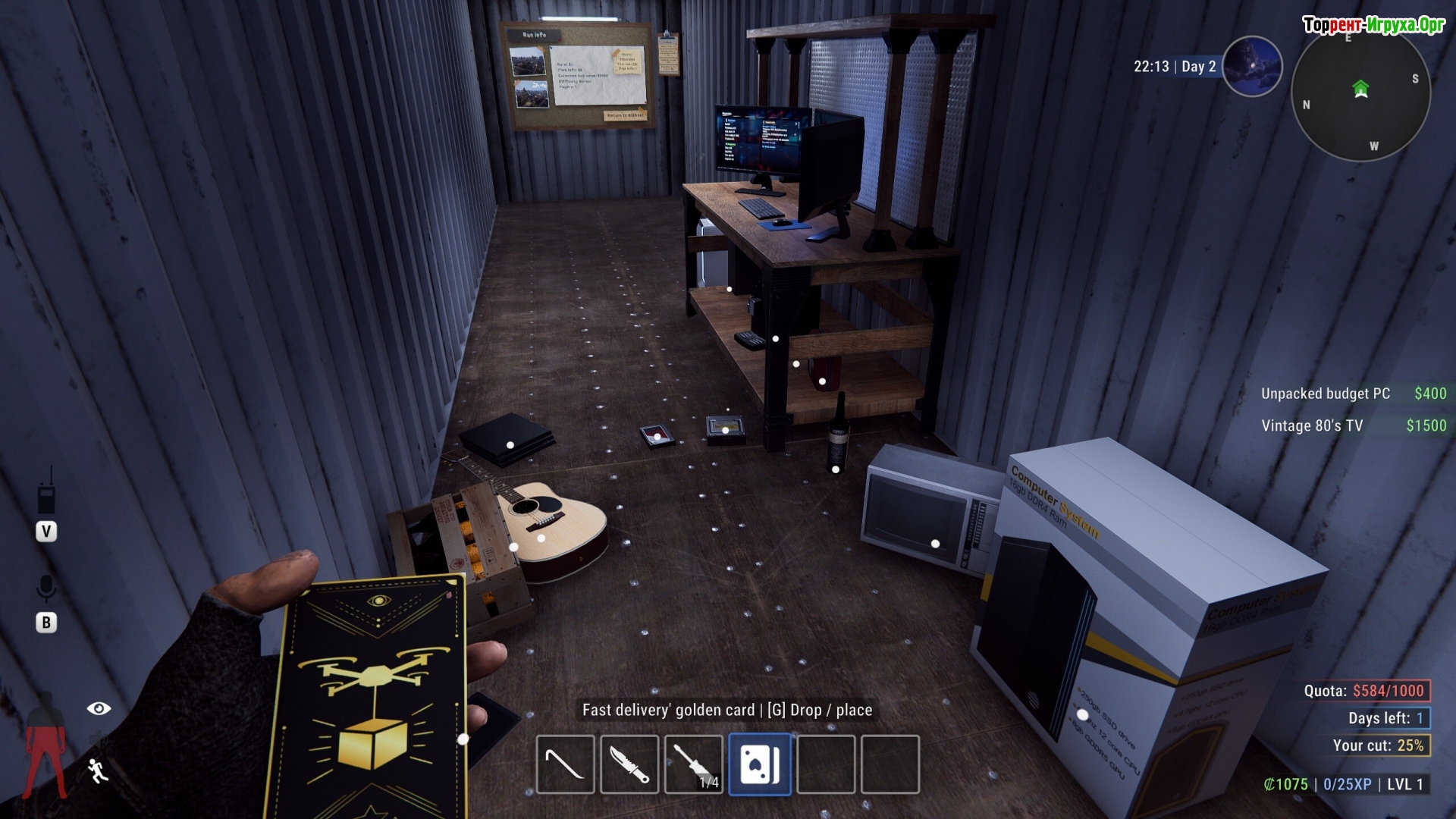Click the running stance icon
The image size is (1456, 819).
(98, 770)
